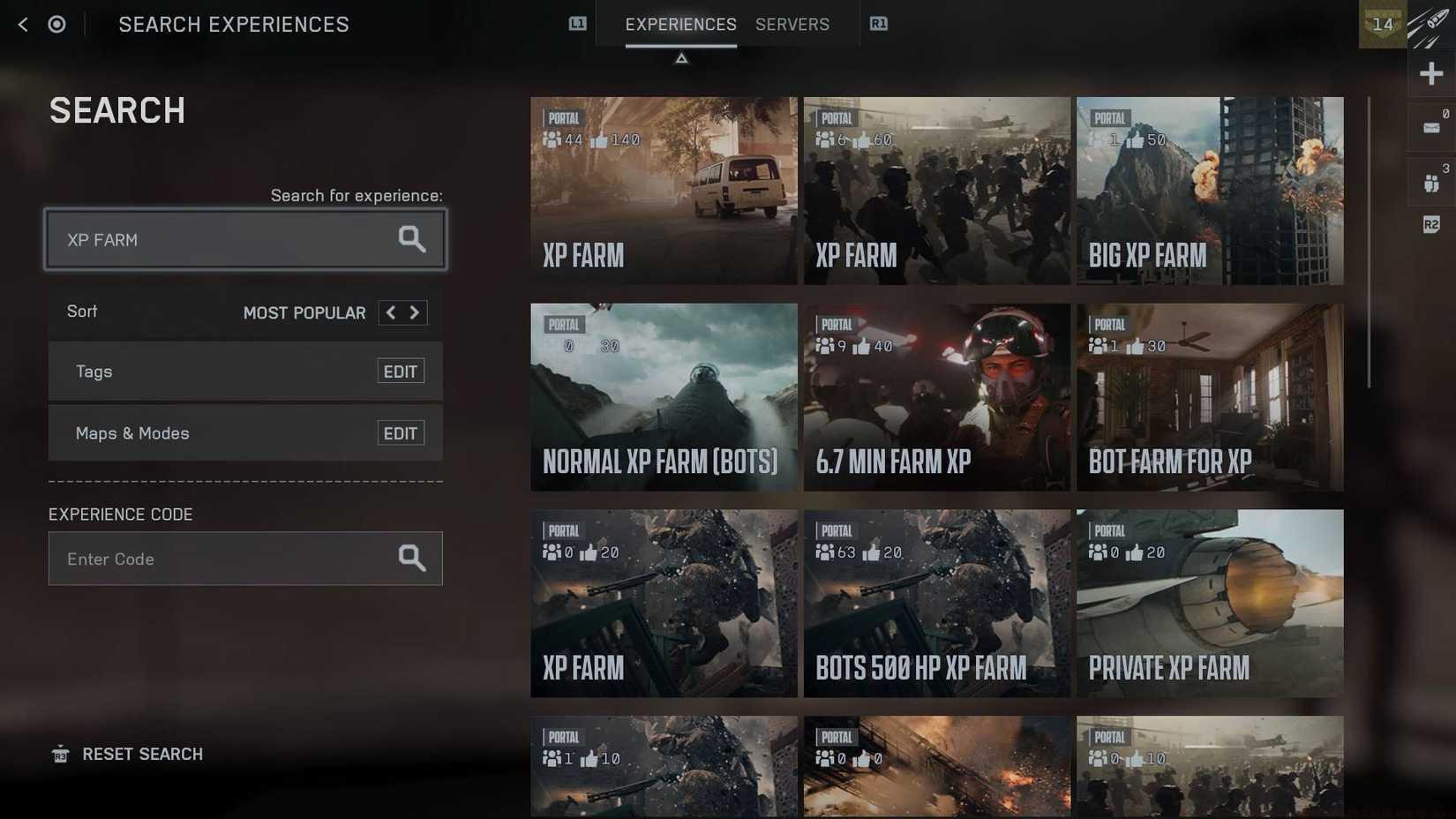This screenshot has width=1456, height=819.
Task: Click the Enter Code input field
Action: point(221,558)
